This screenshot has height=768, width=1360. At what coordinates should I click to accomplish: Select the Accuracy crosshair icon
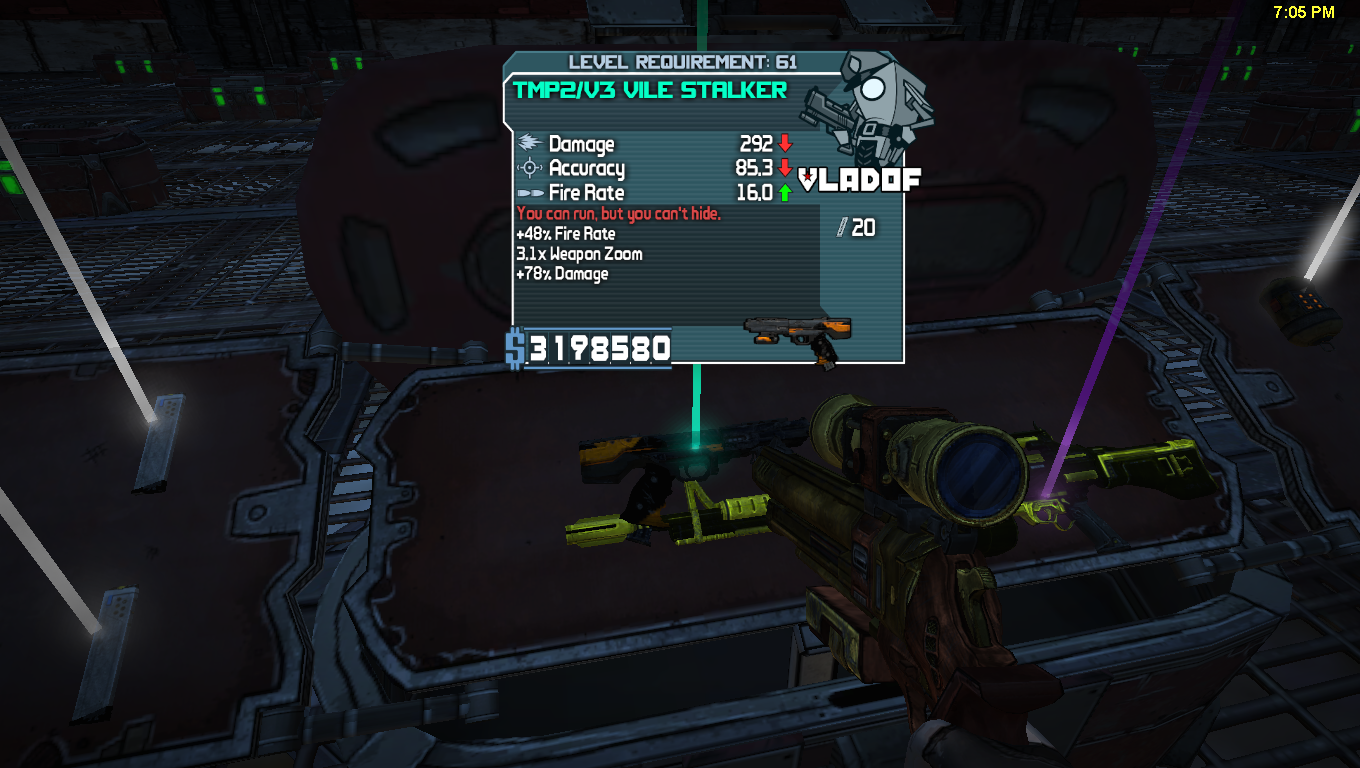click(x=530, y=168)
